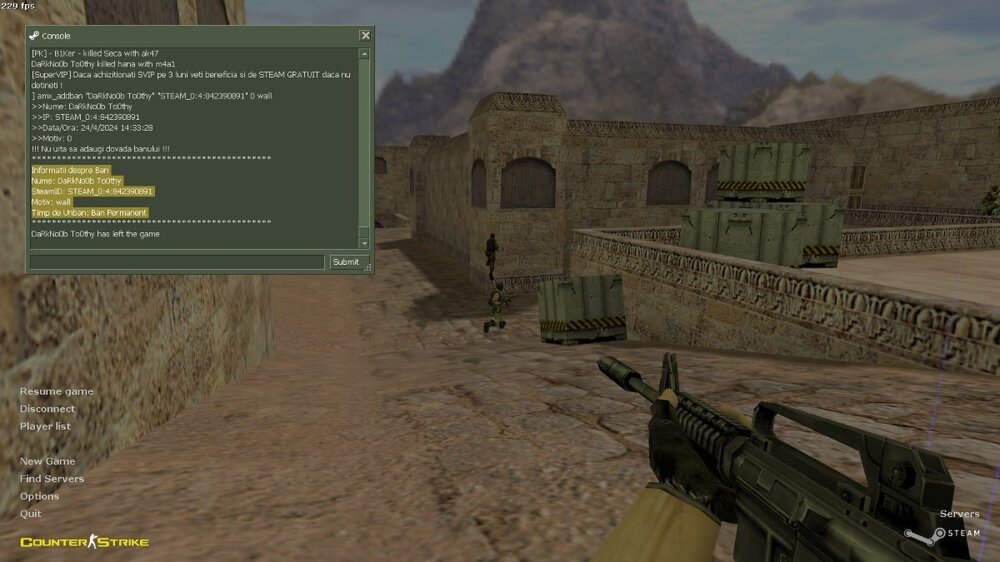The width and height of the screenshot is (1000, 562).
Task: Open the Player list
Action: [x=45, y=426]
